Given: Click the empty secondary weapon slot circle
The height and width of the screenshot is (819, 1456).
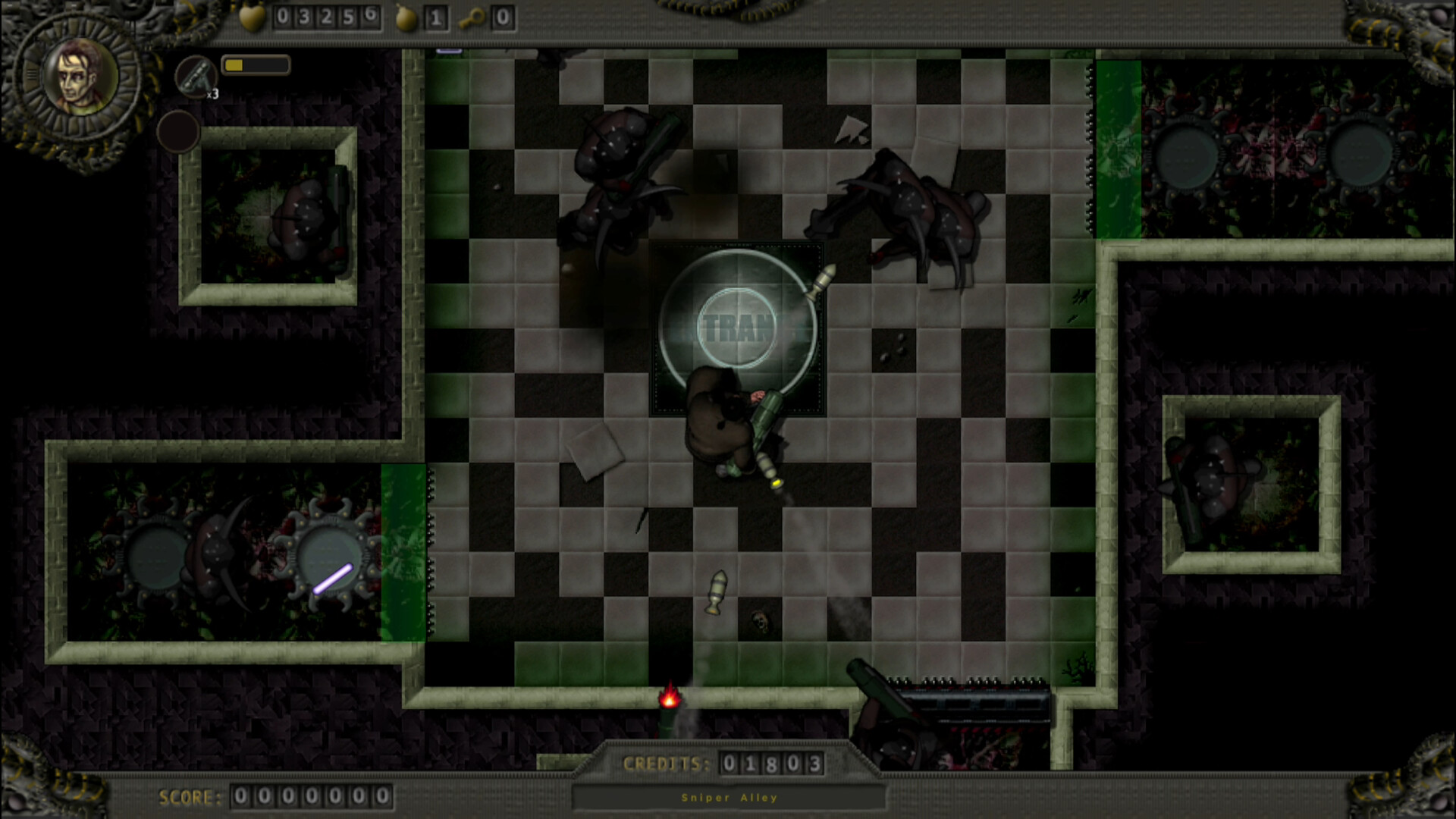Looking at the screenshot, I should click(x=180, y=130).
